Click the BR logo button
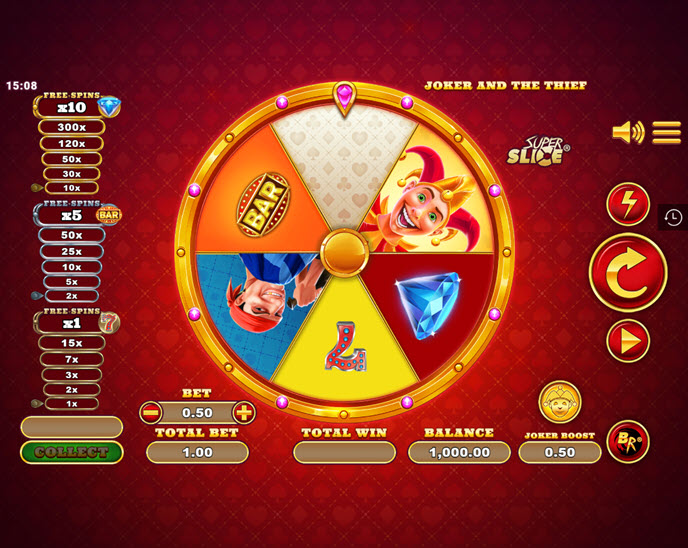Screen dimensions: 688x548 628,441
